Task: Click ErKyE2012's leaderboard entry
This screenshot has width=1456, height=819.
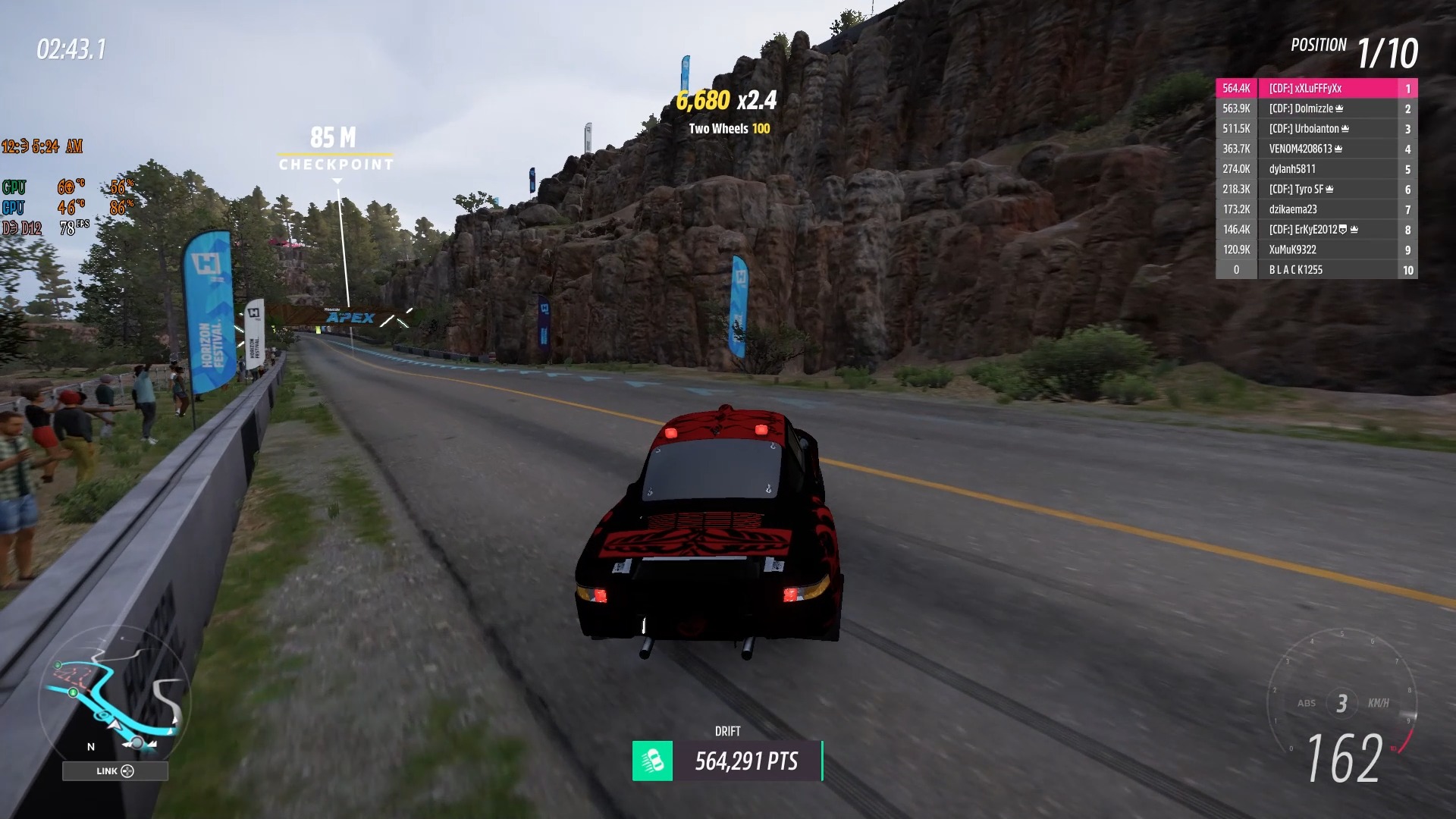Action: click(x=1316, y=229)
